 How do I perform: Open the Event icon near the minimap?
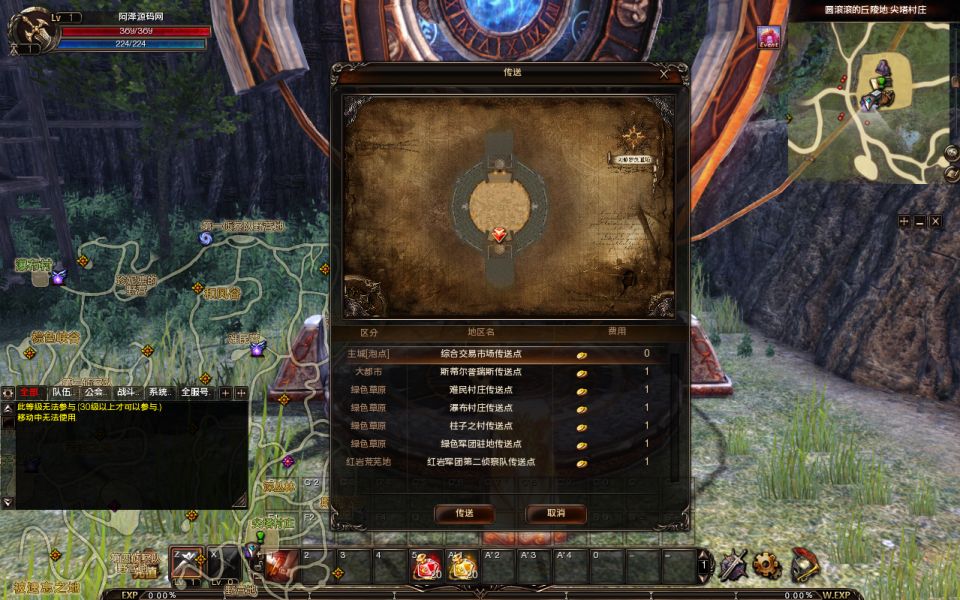pos(768,38)
